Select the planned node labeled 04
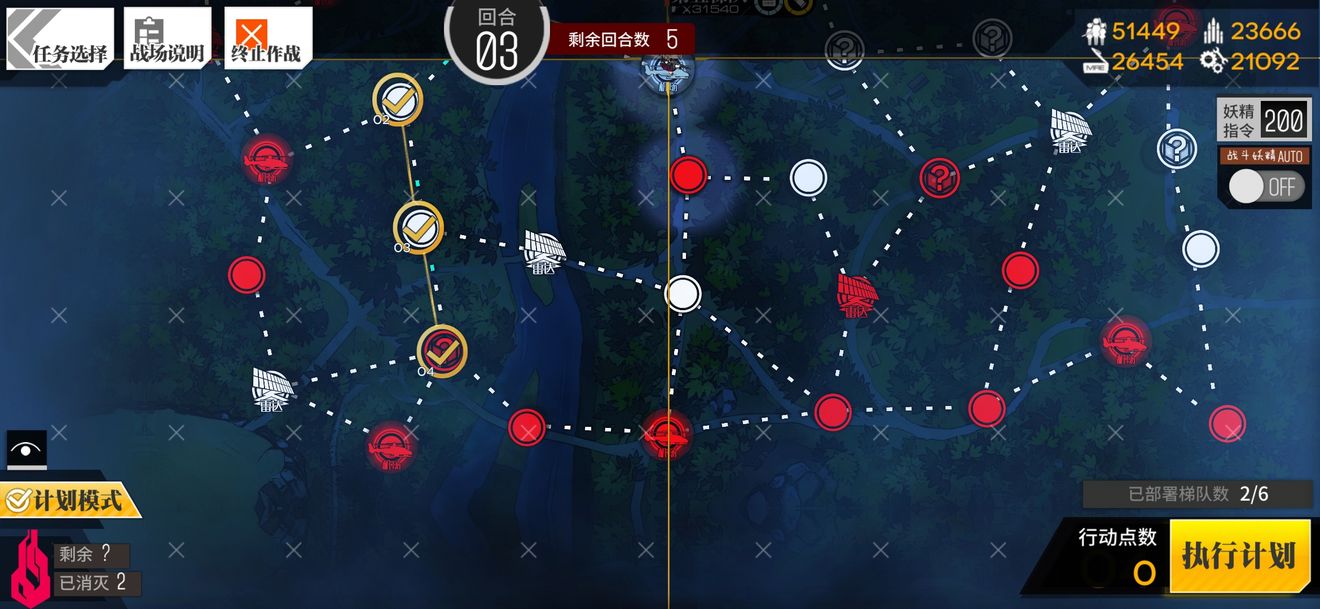The height and width of the screenshot is (609, 1320). click(x=442, y=351)
